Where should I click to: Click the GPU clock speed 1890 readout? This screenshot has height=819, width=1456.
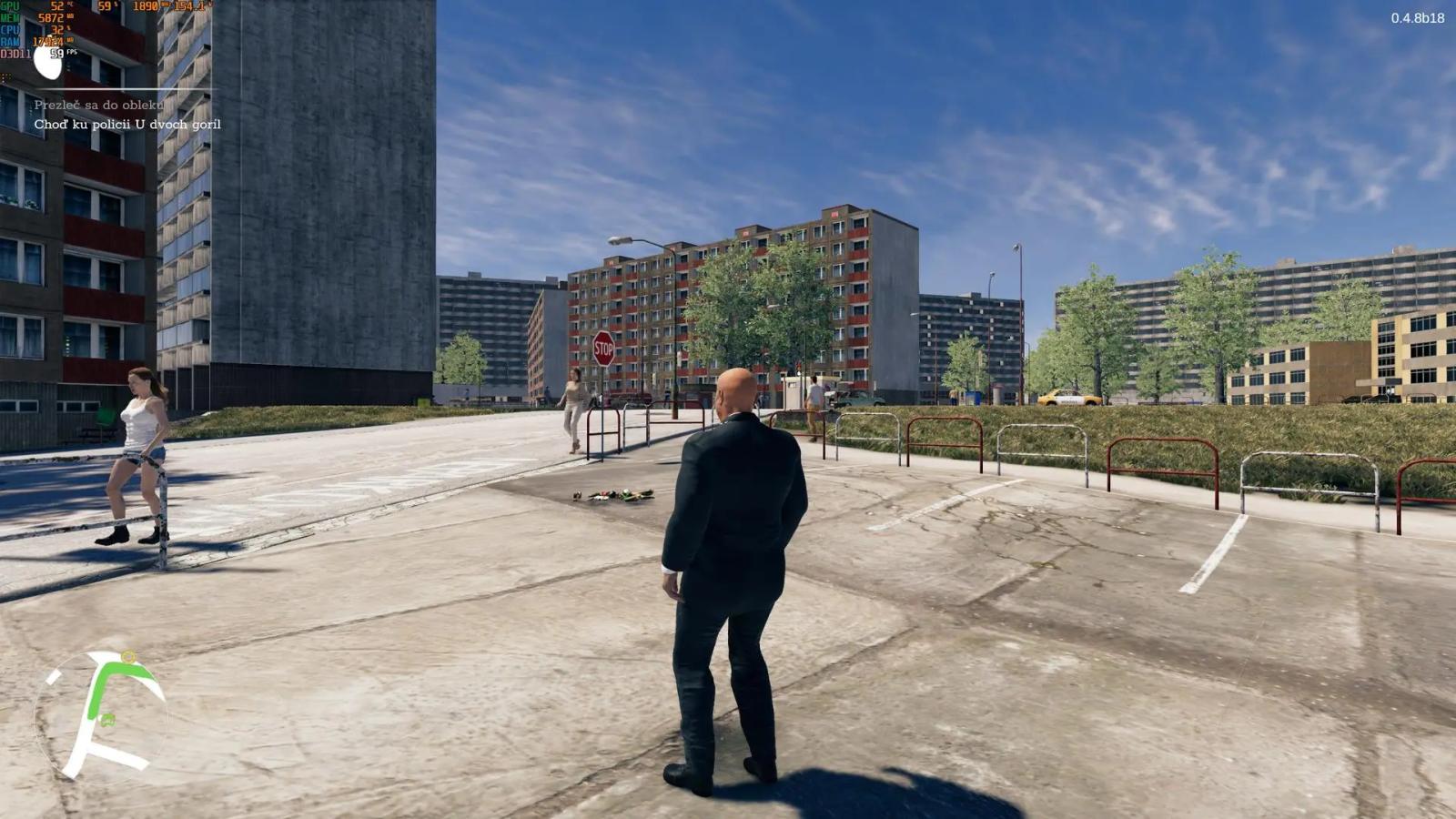tap(144, 5)
